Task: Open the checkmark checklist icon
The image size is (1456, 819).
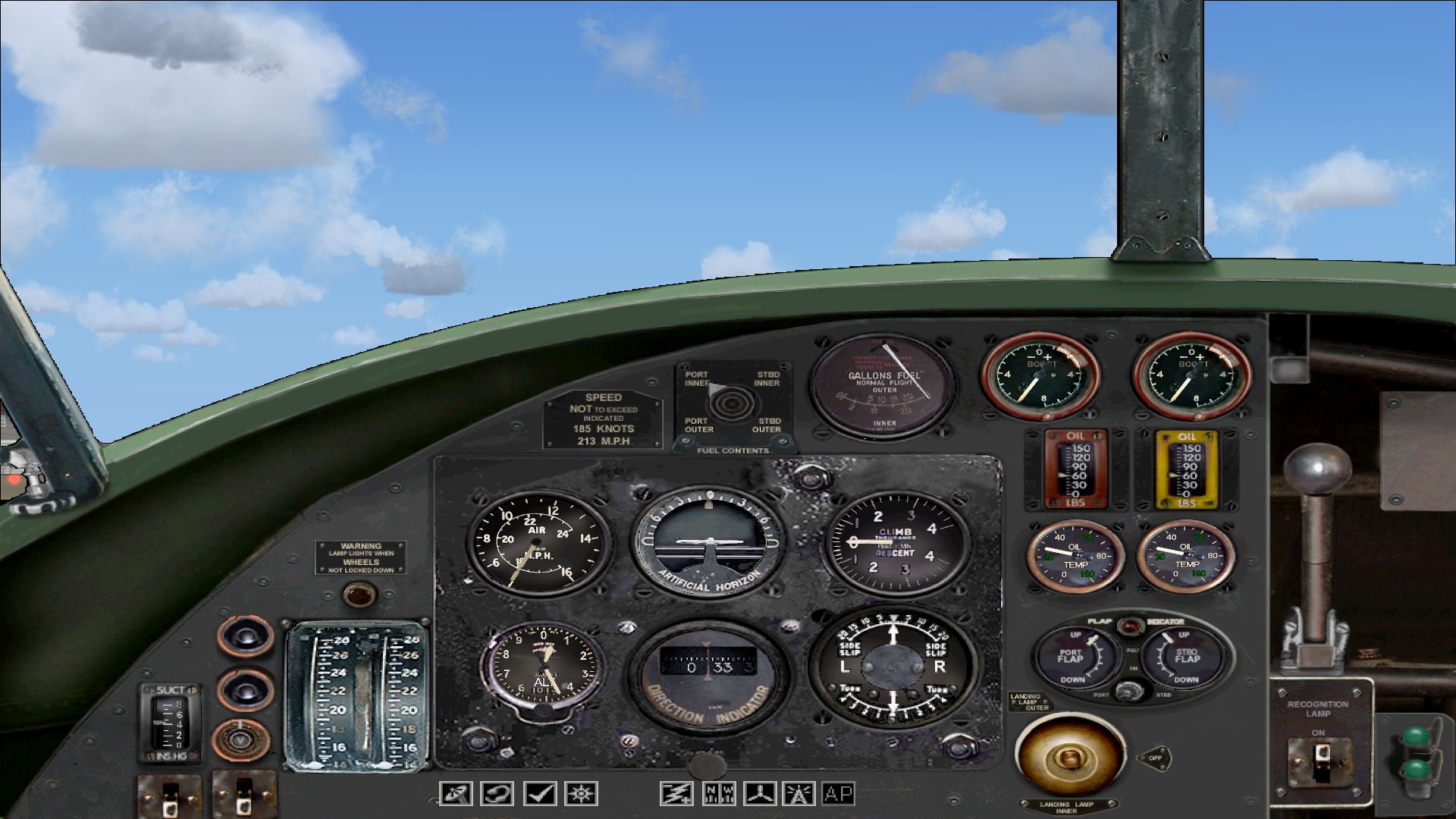Action: click(540, 794)
